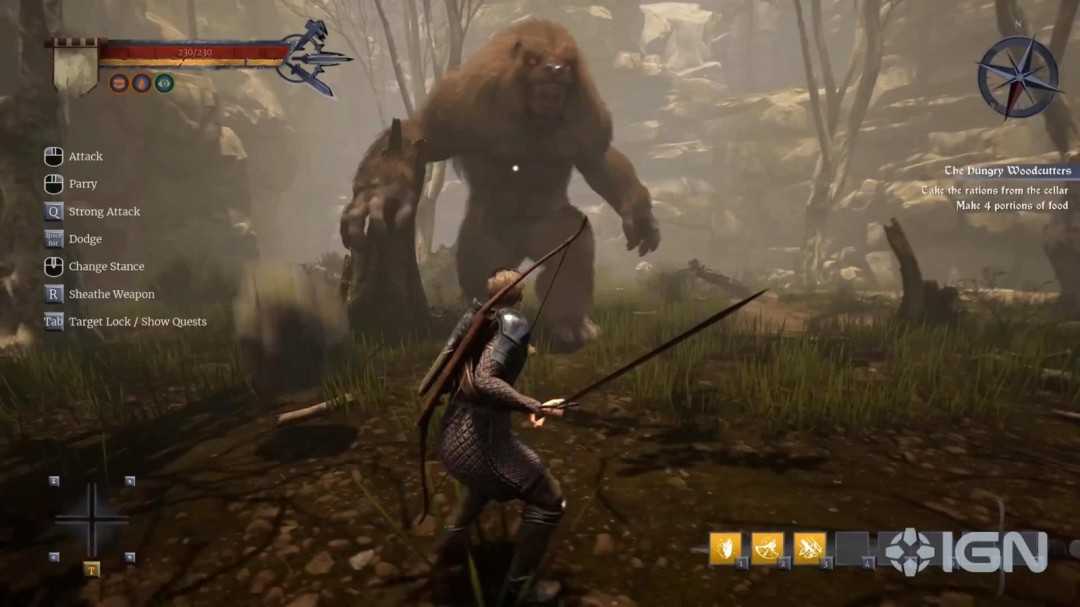Image resolution: width=1080 pixels, height=607 pixels.
Task: Use the second hotbar skill with bow icon
Action: coord(767,548)
